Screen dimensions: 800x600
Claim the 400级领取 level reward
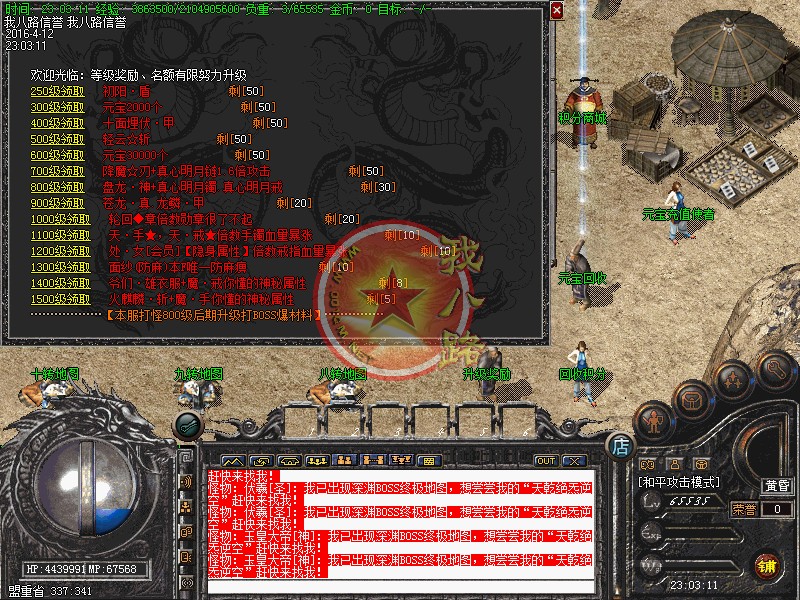(x=58, y=123)
